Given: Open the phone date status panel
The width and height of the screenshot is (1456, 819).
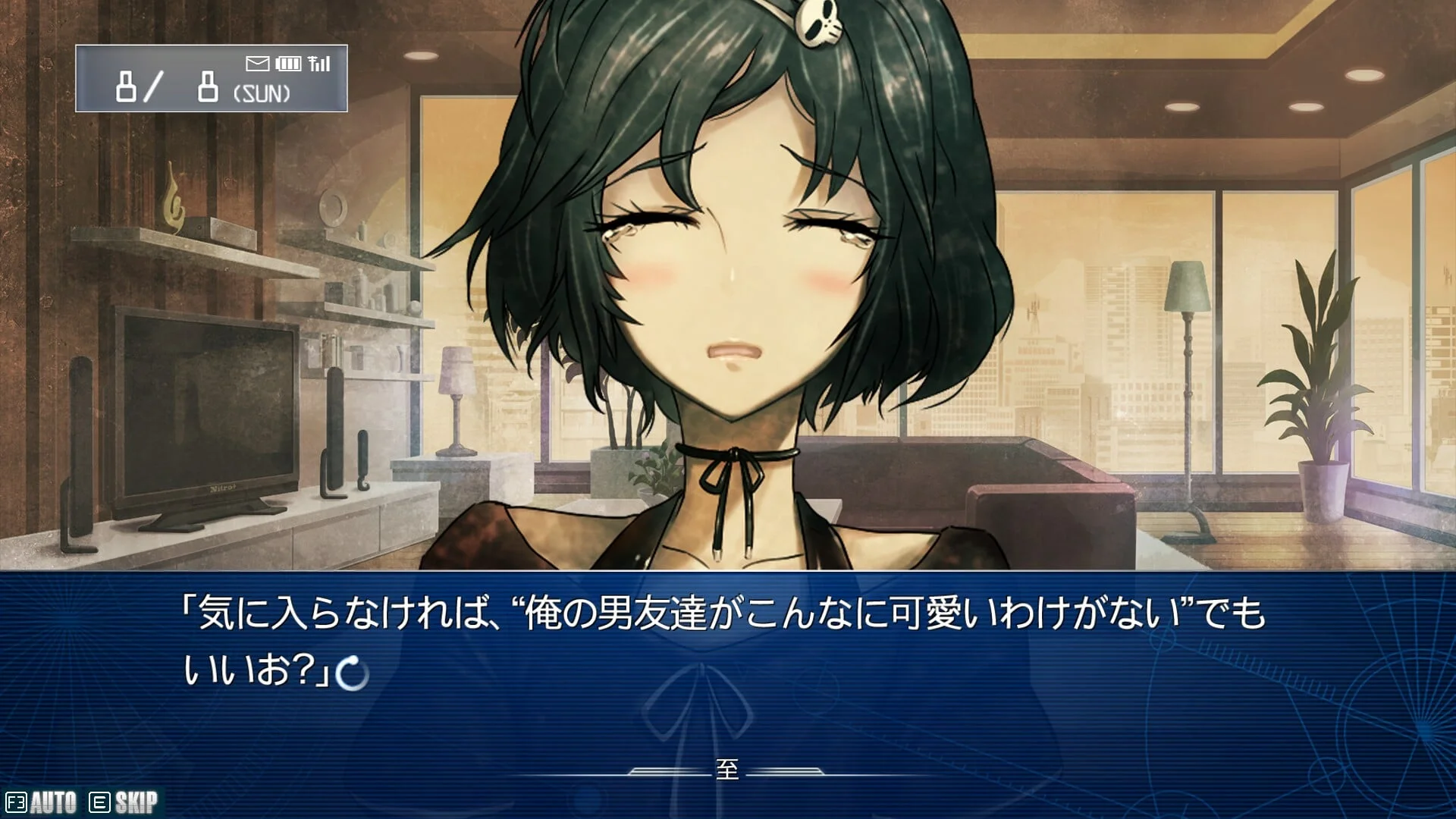Looking at the screenshot, I should [x=211, y=79].
